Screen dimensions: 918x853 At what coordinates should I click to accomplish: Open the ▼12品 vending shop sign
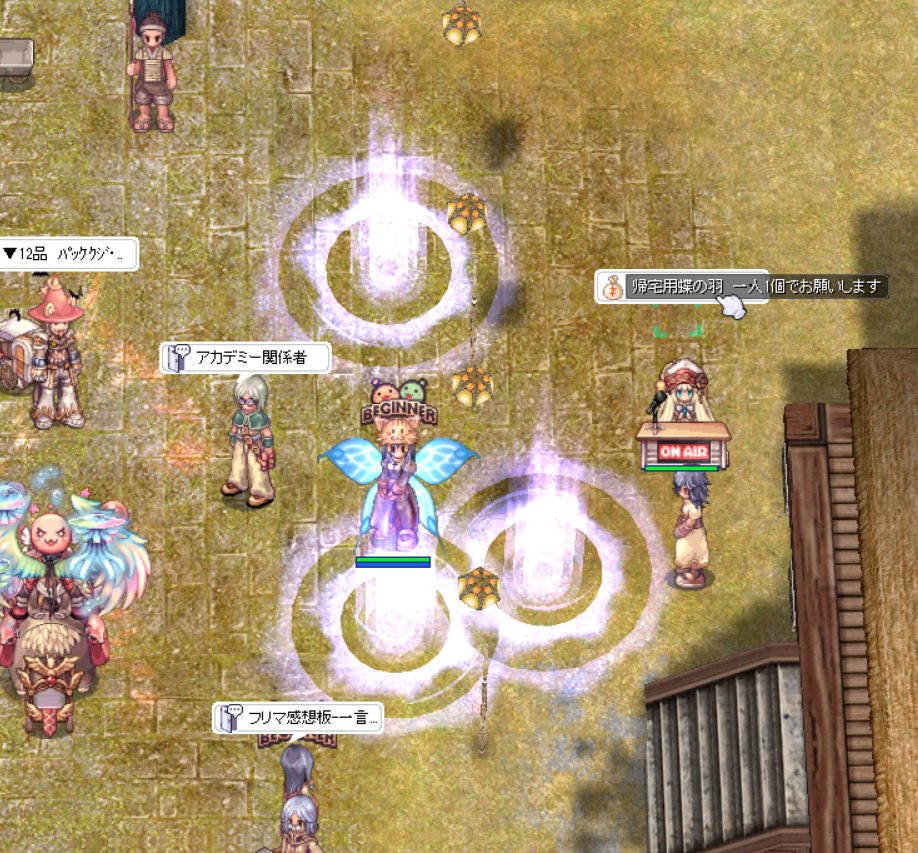[x=66, y=254]
